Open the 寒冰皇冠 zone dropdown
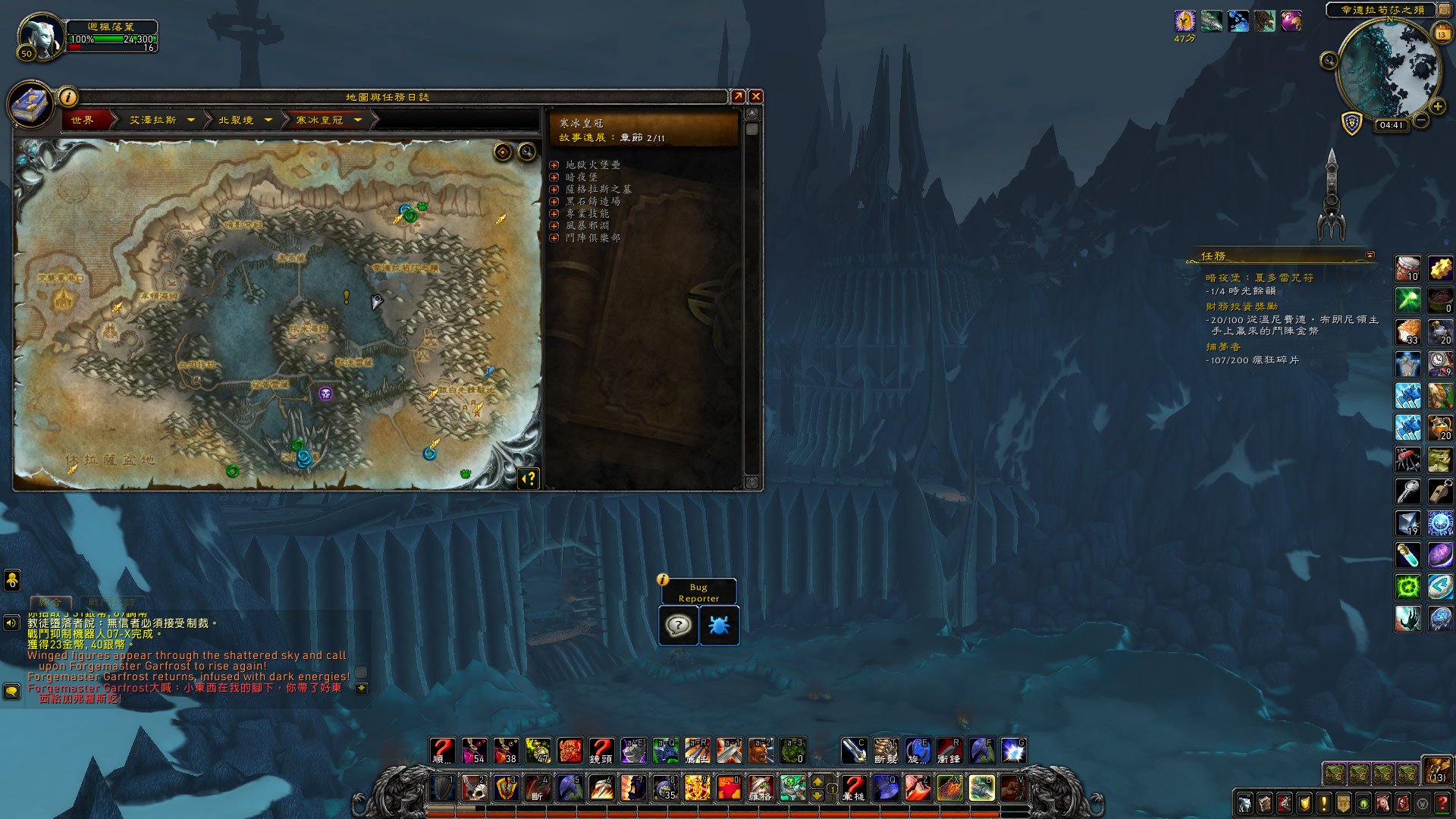 [x=358, y=120]
